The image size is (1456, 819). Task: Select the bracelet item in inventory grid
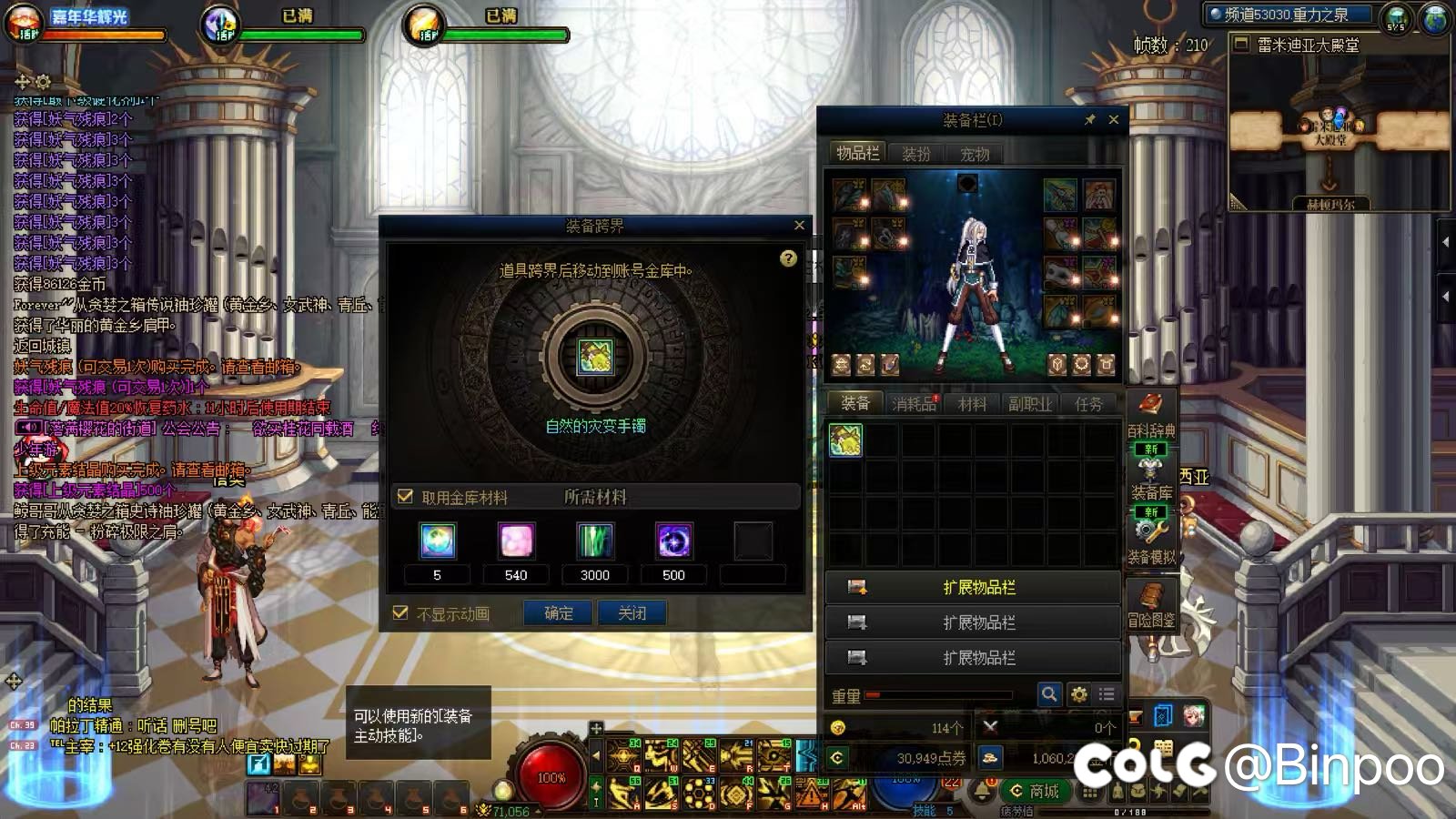tap(845, 441)
